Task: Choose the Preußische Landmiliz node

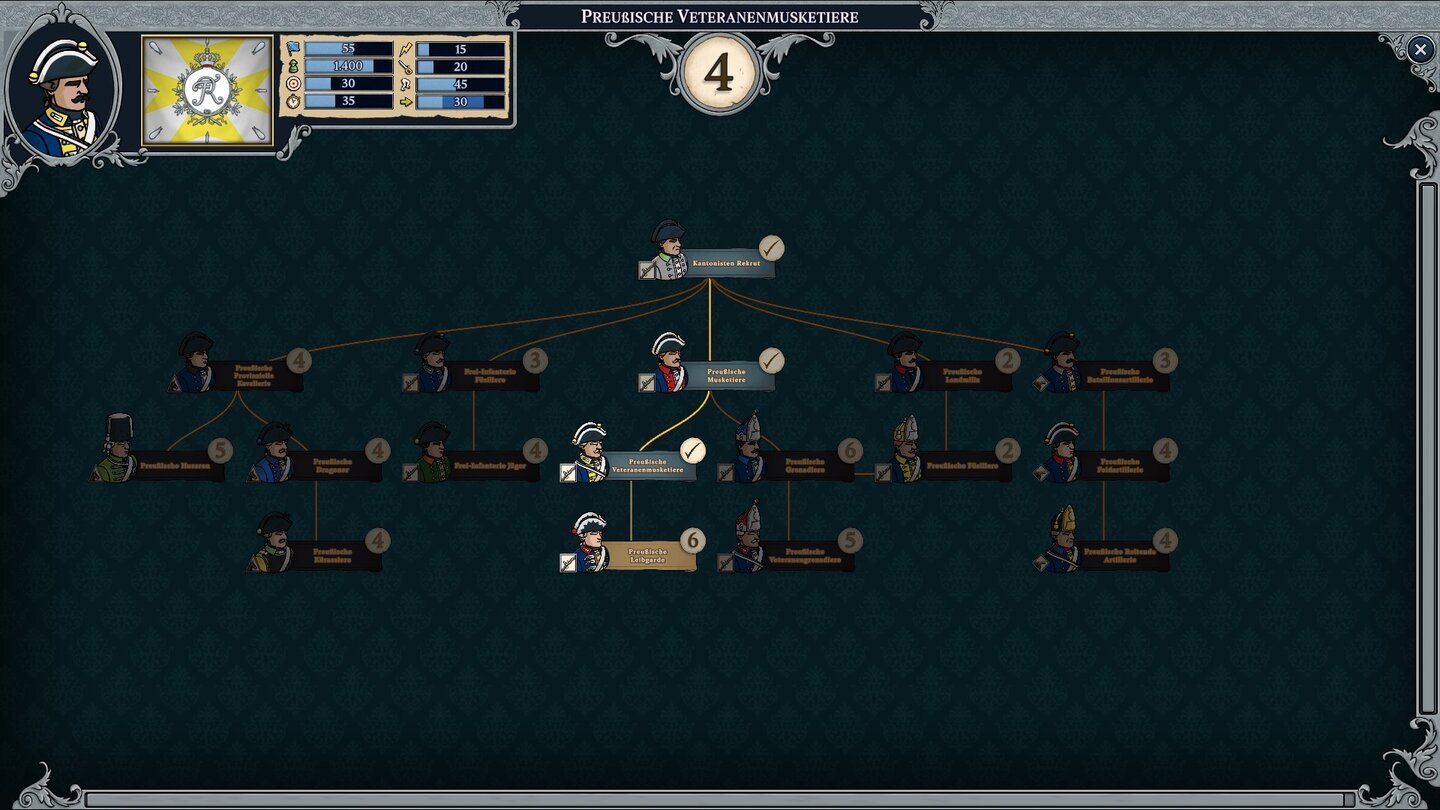Action: point(962,376)
